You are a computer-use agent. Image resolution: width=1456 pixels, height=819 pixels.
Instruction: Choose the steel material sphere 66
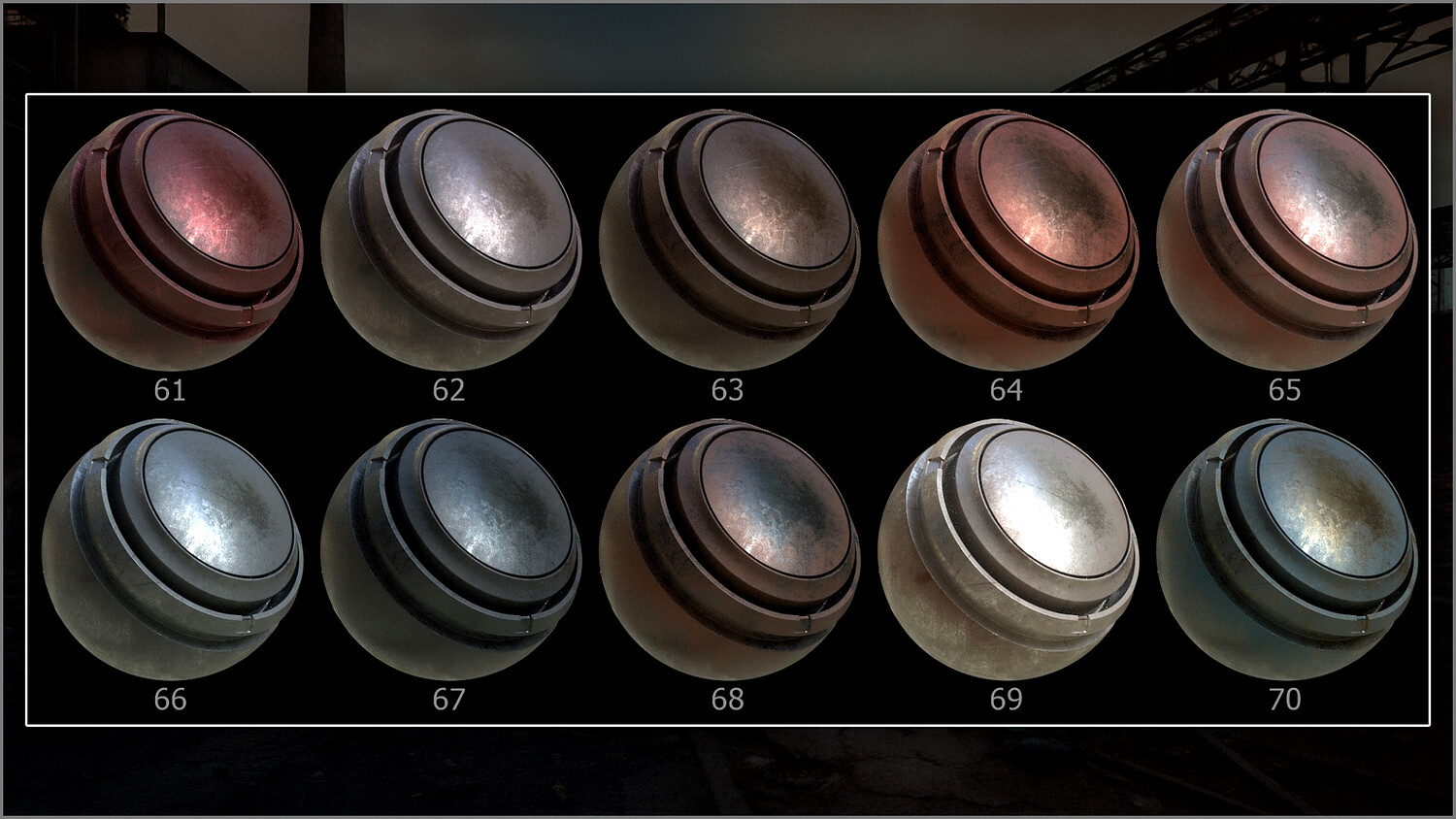coord(173,549)
